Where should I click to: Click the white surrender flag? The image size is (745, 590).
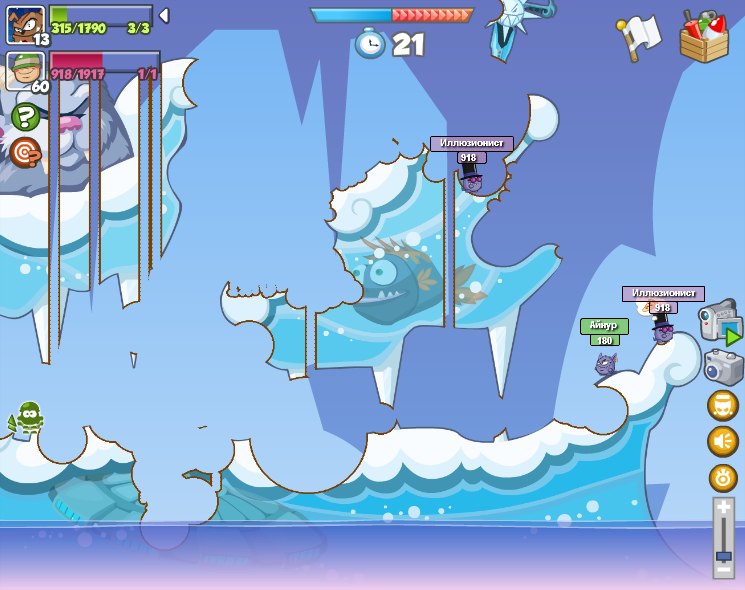tap(639, 36)
